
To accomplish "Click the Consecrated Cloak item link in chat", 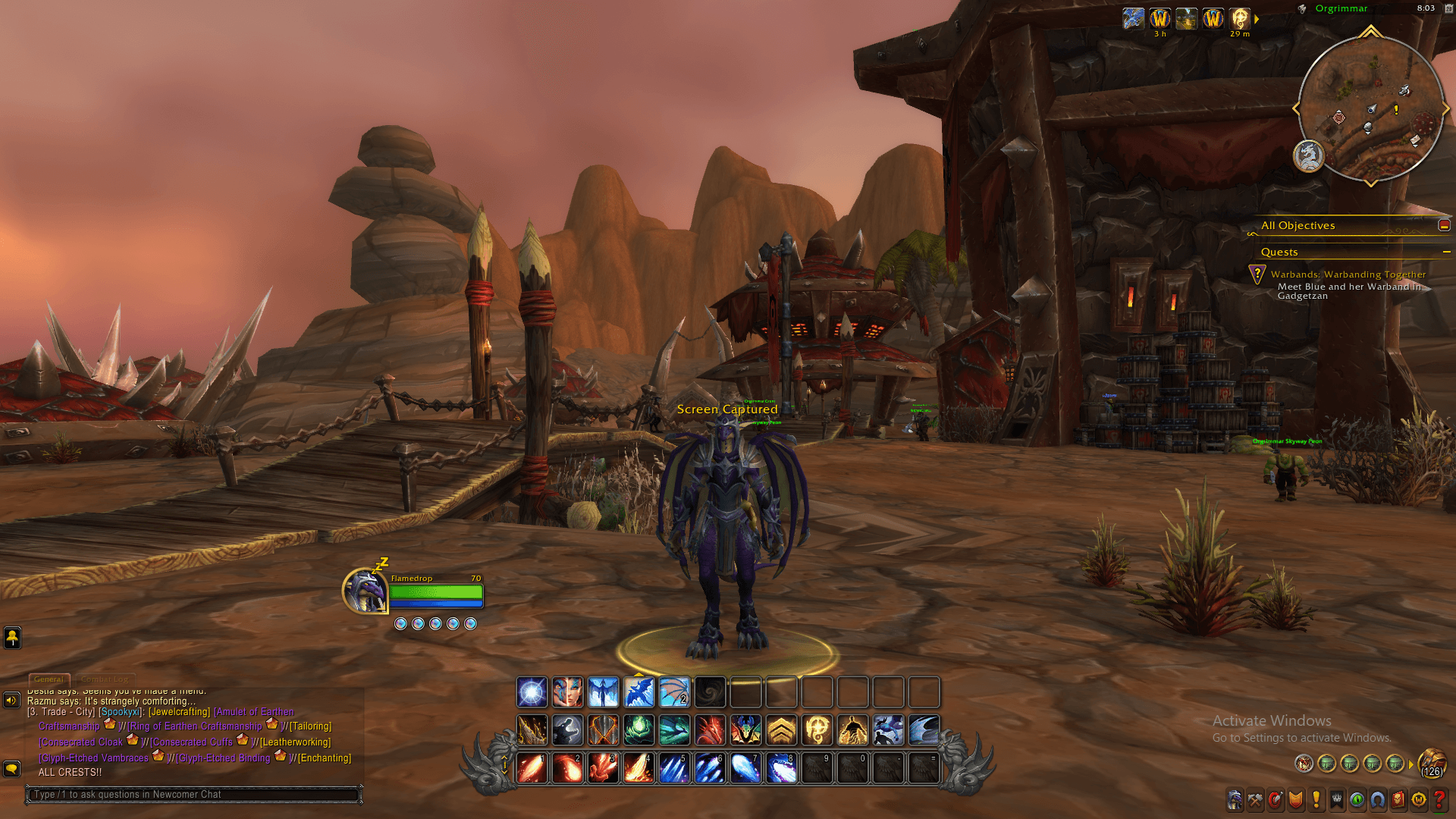I will tap(80, 742).
